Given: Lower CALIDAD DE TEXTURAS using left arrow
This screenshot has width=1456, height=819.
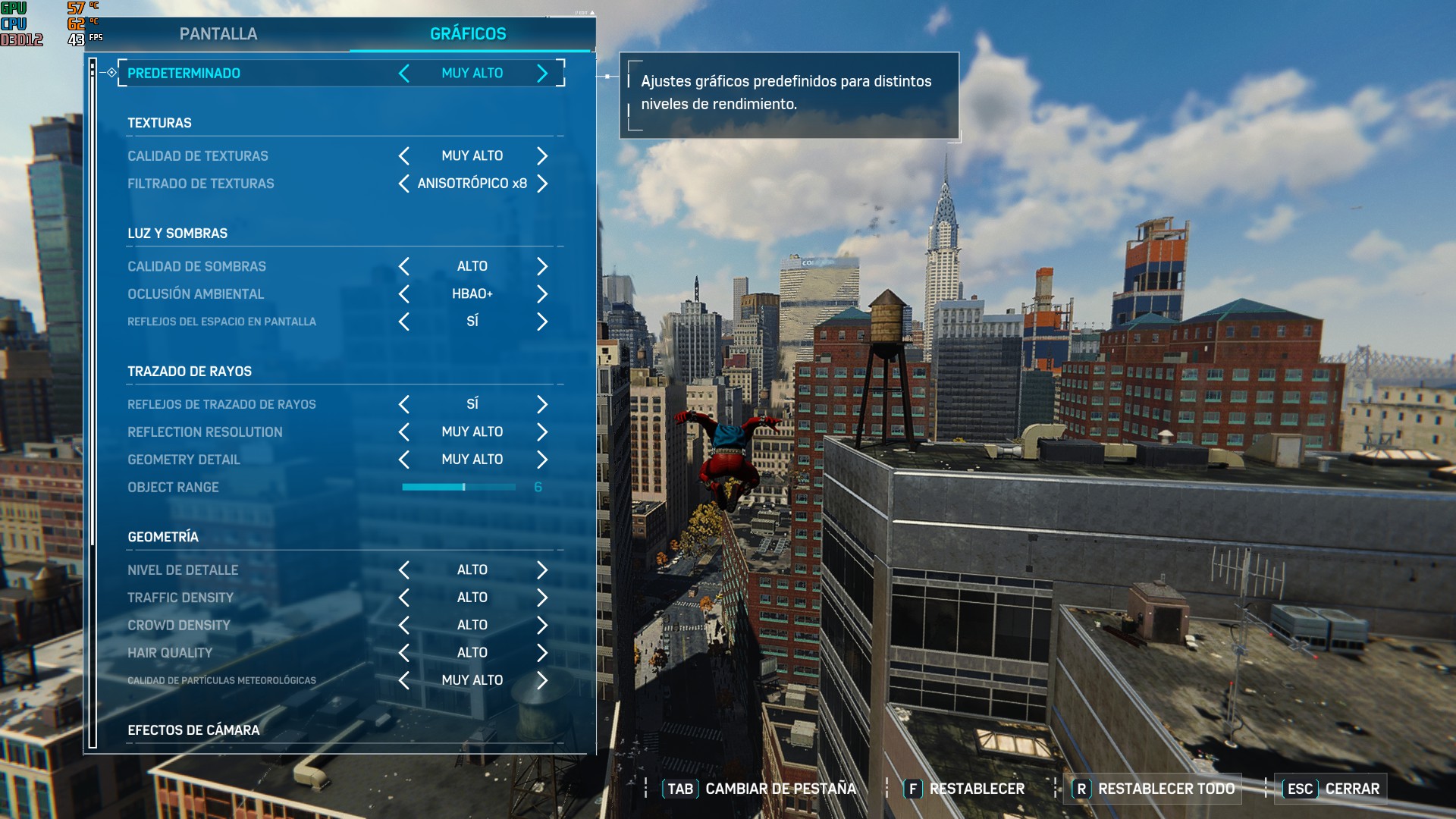Looking at the screenshot, I should coord(403,155).
